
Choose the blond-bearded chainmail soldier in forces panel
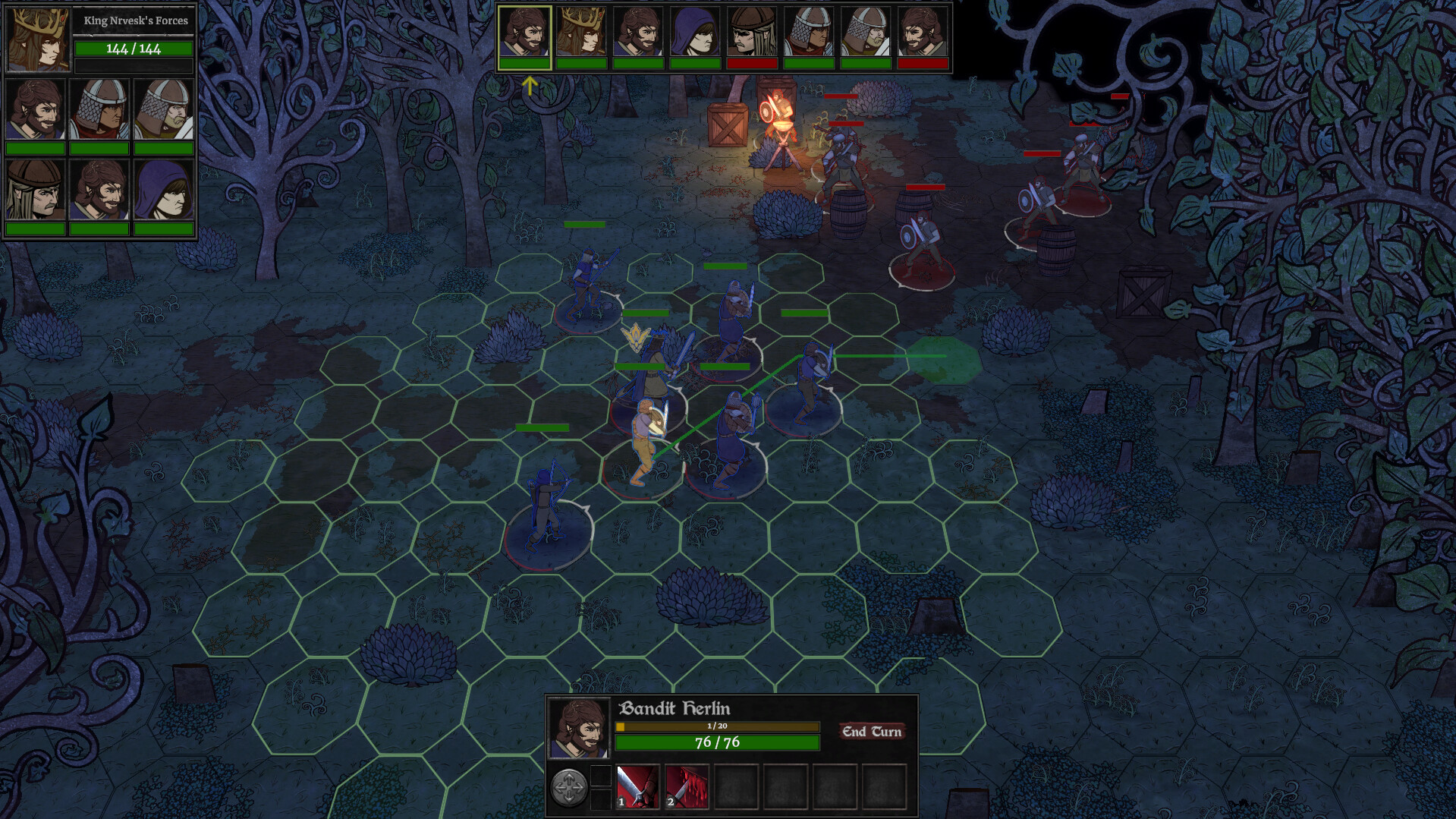click(164, 109)
